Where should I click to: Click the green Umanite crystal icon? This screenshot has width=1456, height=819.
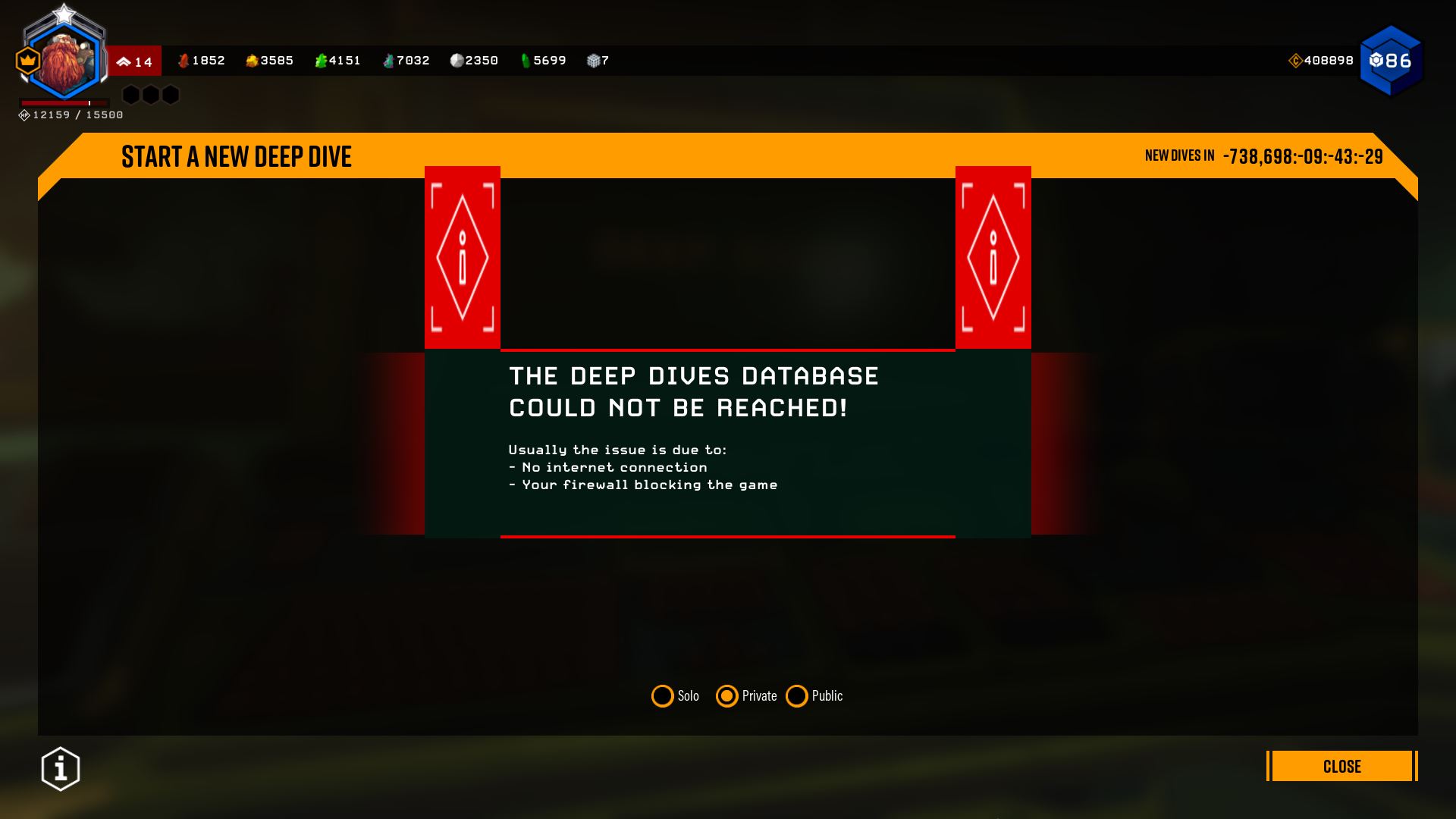[322, 60]
